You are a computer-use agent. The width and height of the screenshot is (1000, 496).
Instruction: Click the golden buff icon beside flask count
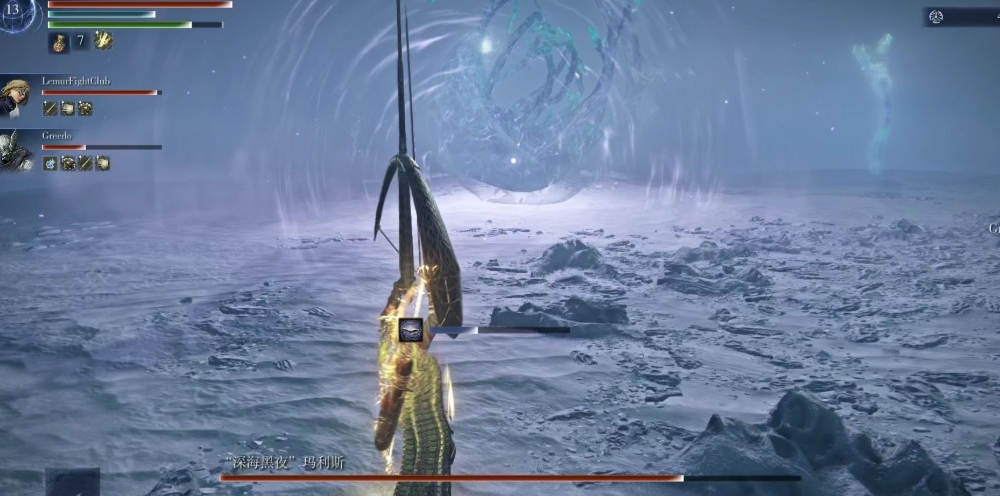103,40
